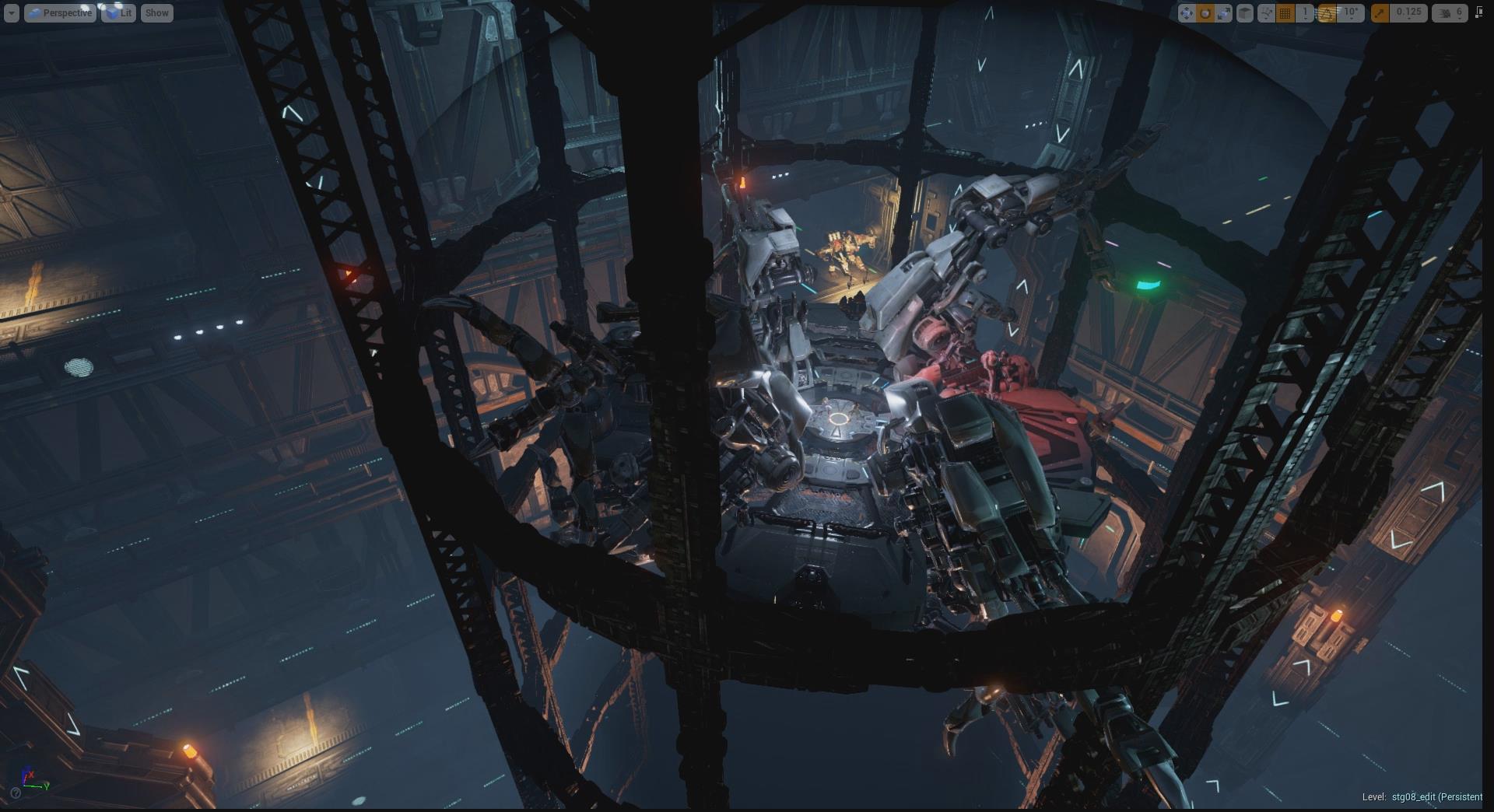Change the Lit view mode
This screenshot has width=1494, height=812.
[x=118, y=13]
